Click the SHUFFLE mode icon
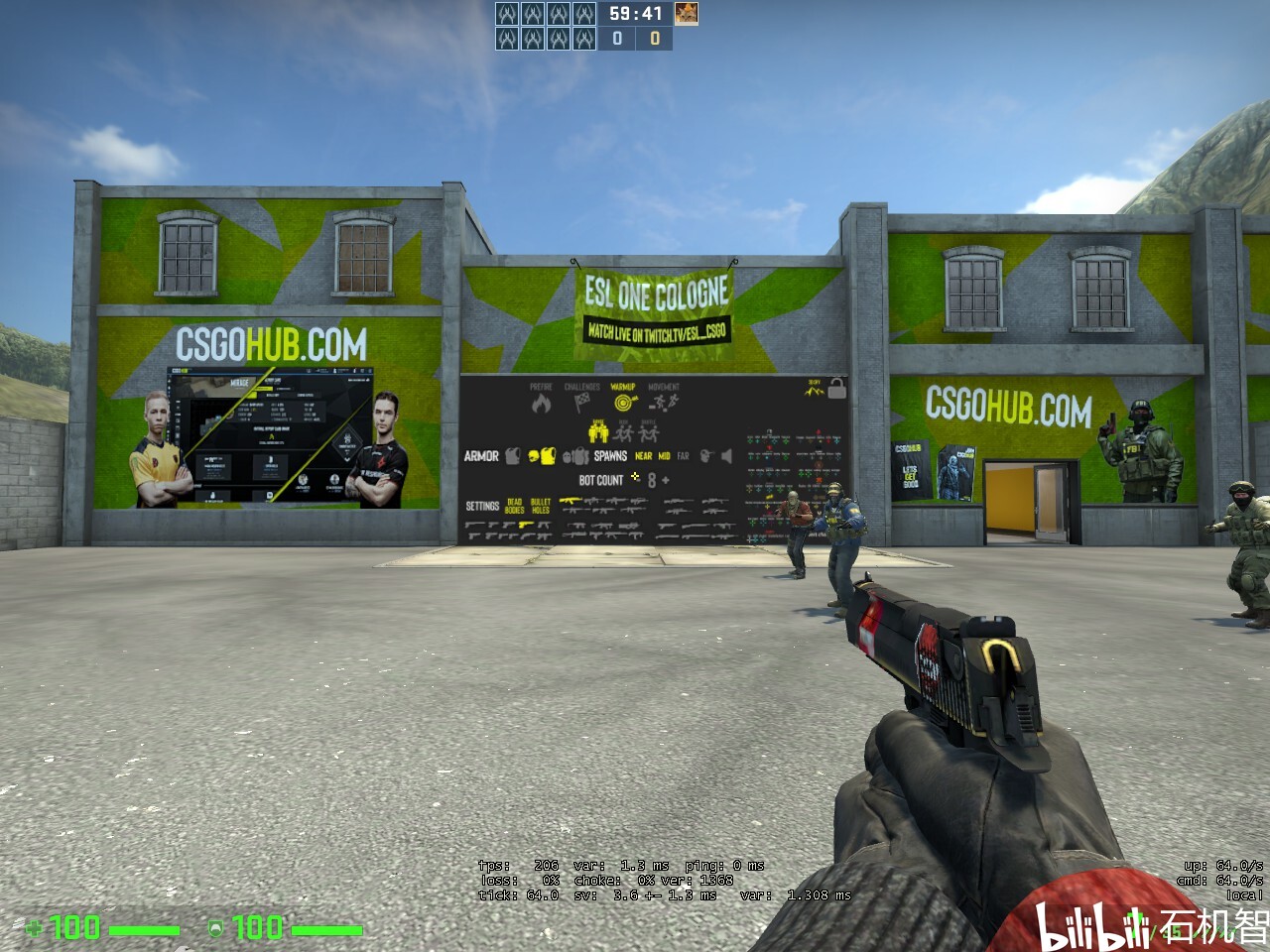1270x952 pixels. (x=649, y=432)
